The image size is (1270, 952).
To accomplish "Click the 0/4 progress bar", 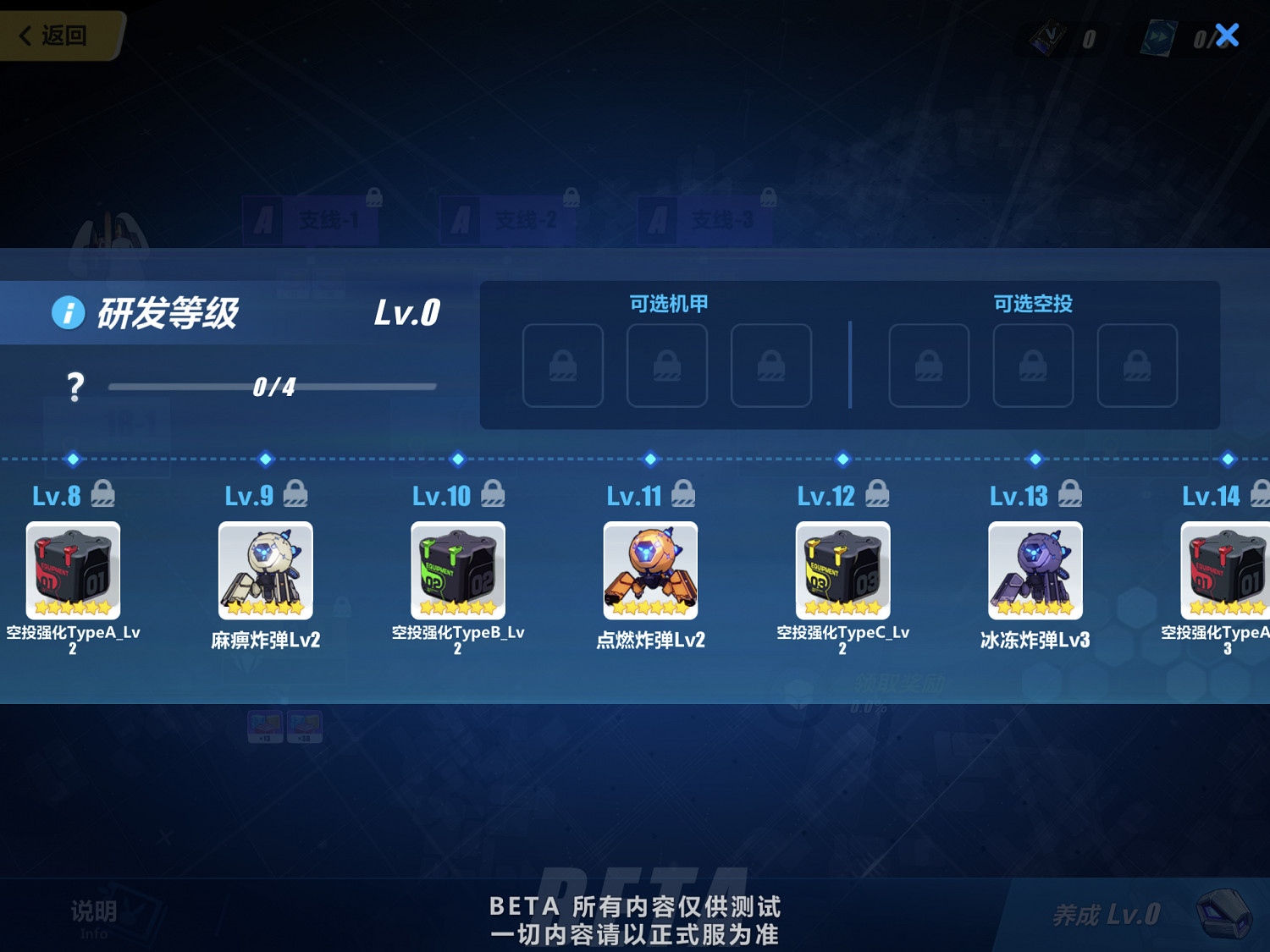I will (x=271, y=386).
